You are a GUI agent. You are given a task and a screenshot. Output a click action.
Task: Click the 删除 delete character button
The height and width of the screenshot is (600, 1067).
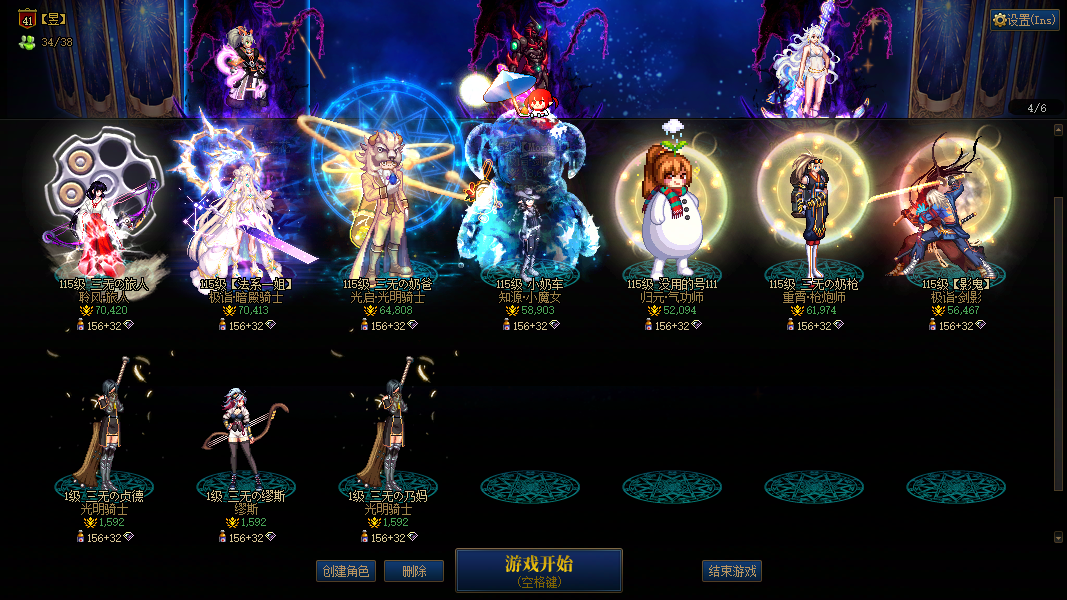coord(414,571)
